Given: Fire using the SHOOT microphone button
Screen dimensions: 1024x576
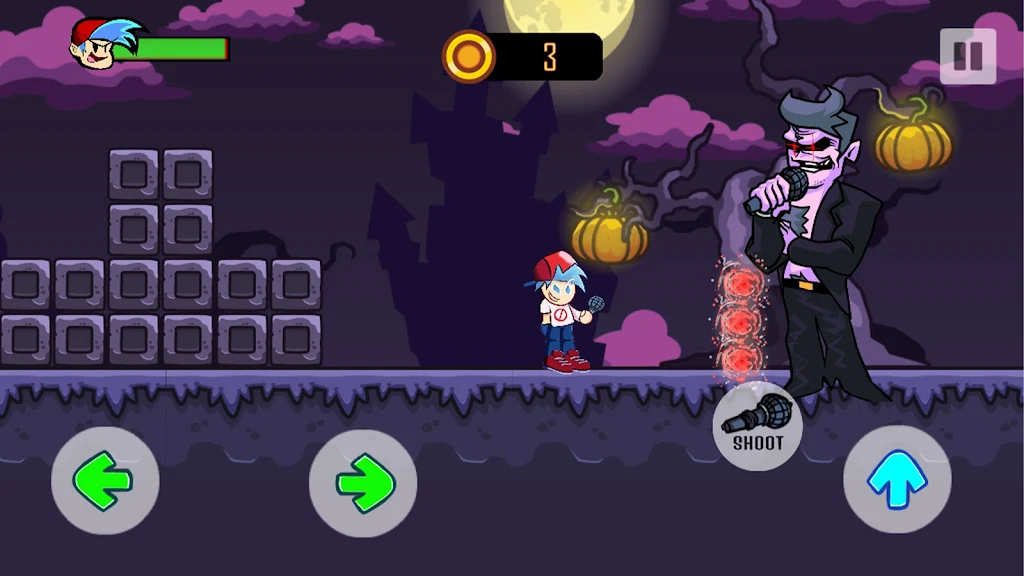Looking at the screenshot, I should [x=757, y=426].
